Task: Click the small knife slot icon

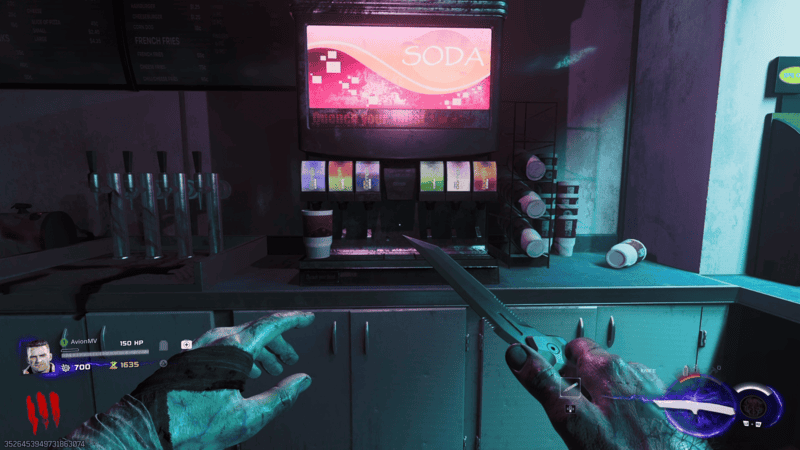Action: click(x=572, y=386)
